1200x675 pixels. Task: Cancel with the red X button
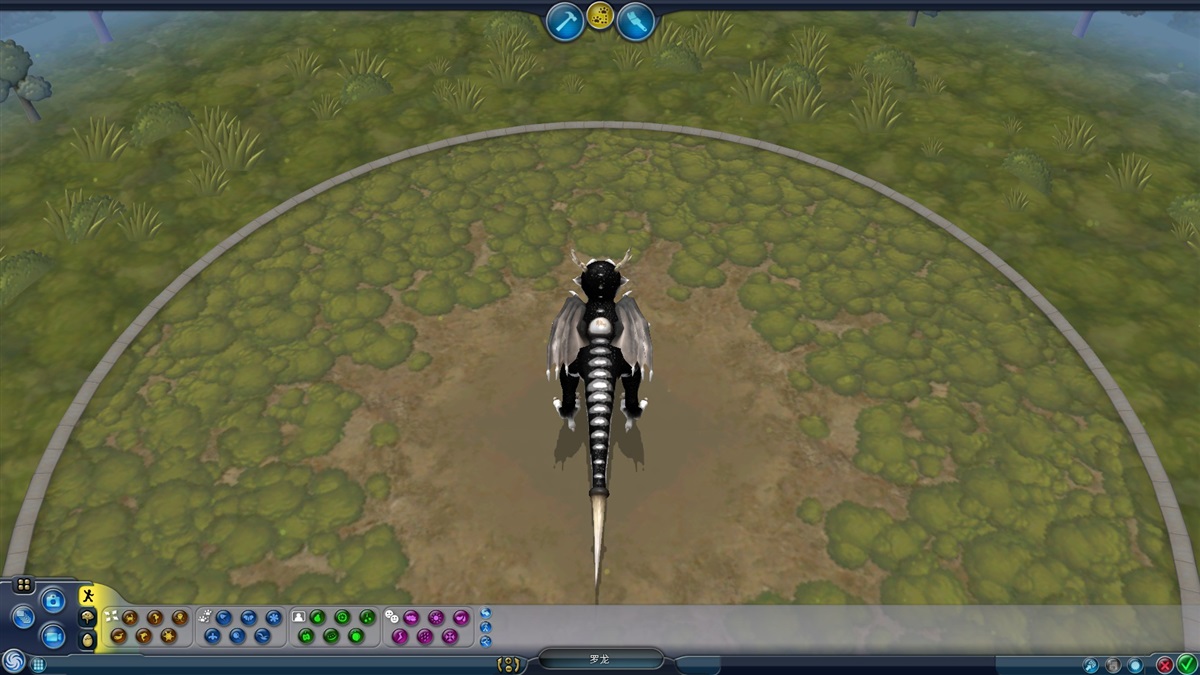click(x=1165, y=663)
